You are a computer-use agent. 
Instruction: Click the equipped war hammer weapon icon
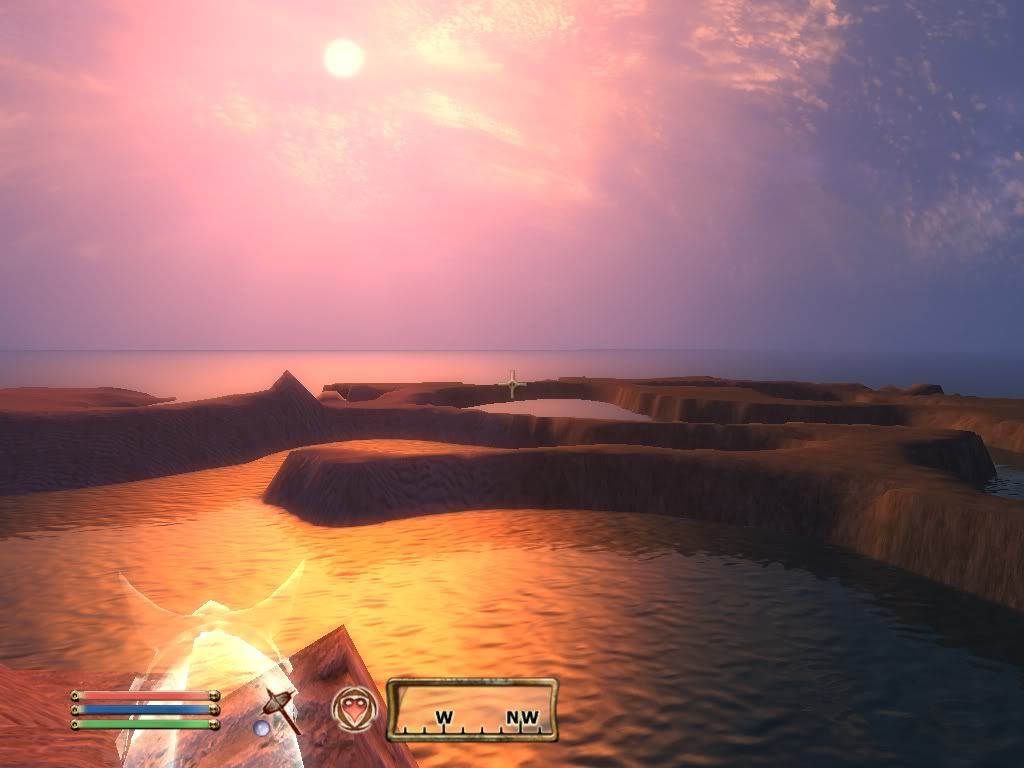pyautogui.click(x=281, y=708)
